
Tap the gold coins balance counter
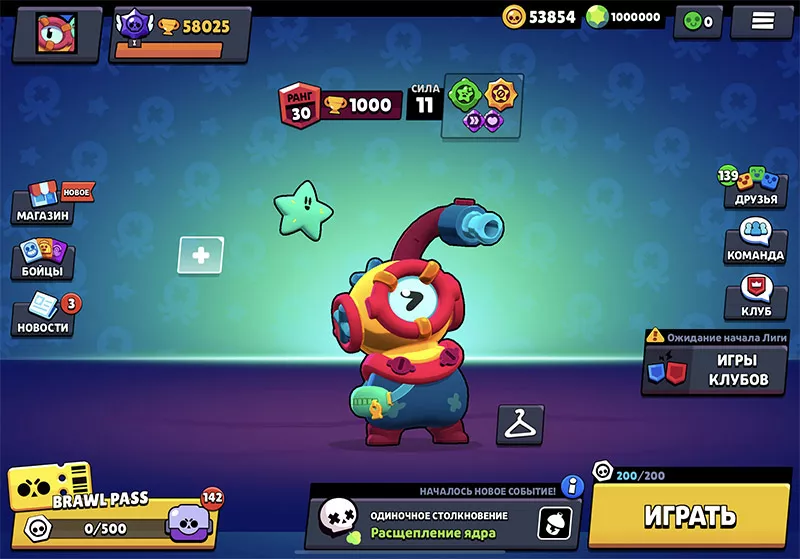coord(540,17)
